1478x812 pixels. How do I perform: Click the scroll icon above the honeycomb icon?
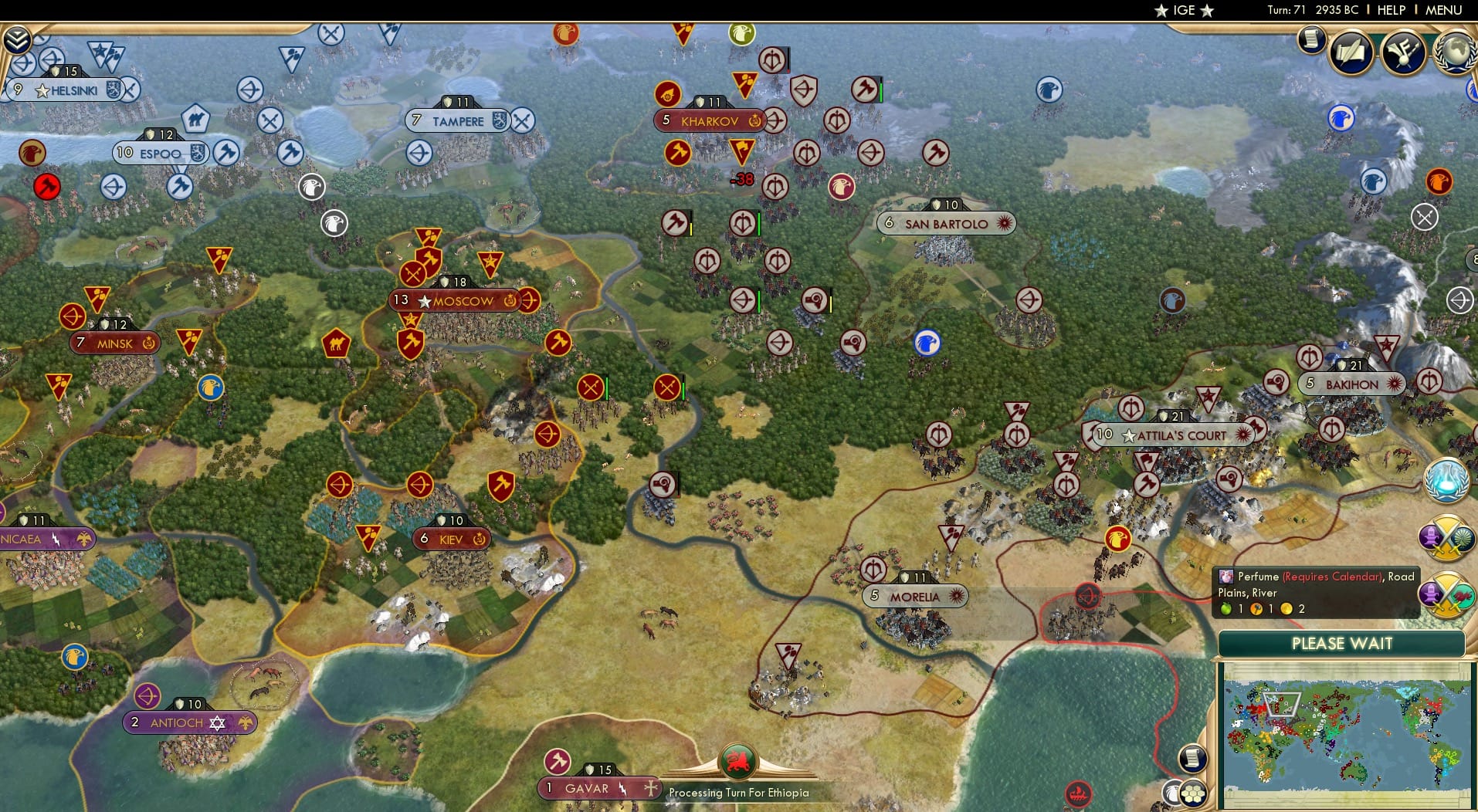[1192, 759]
